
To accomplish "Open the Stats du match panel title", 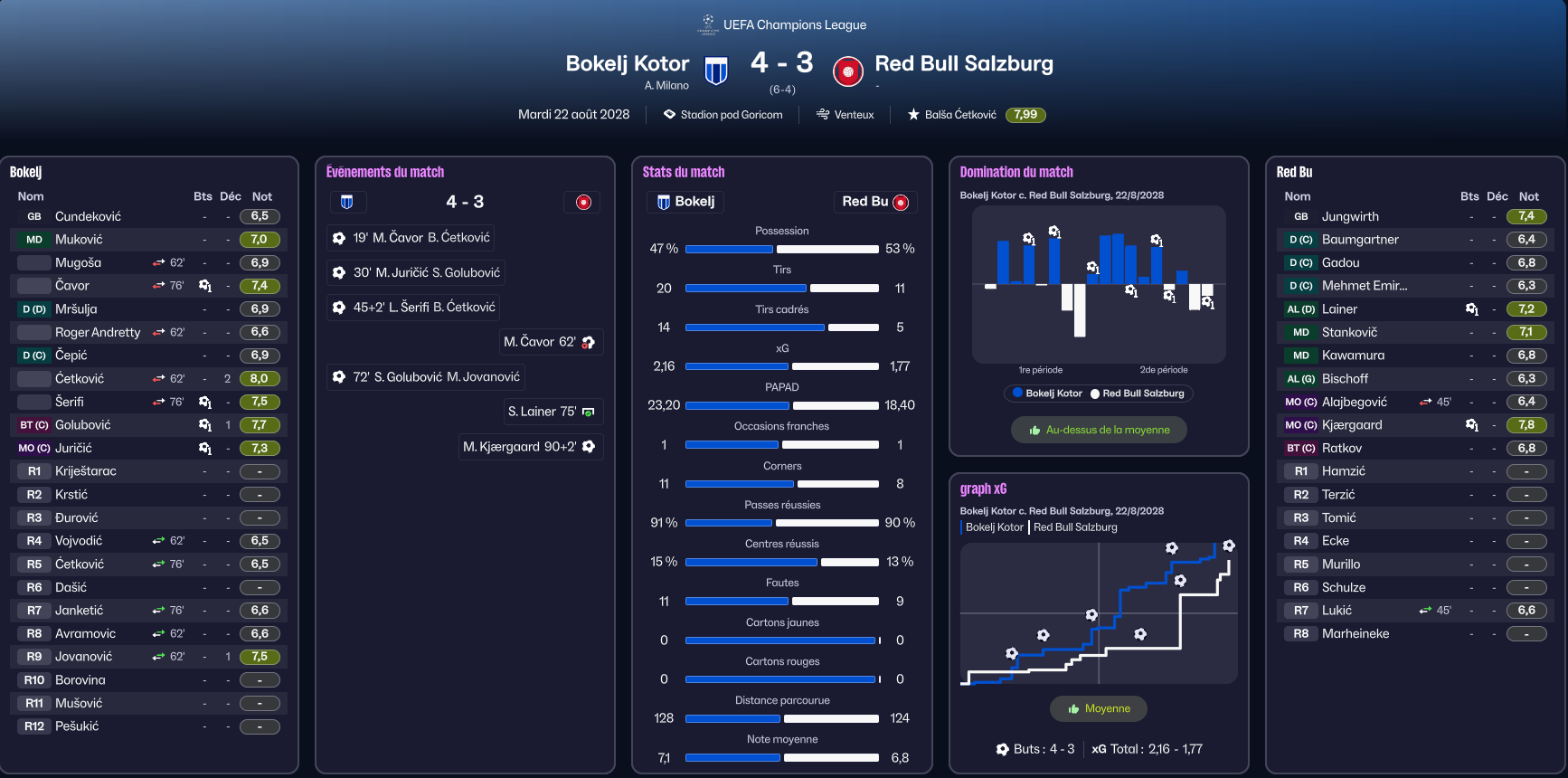I will point(684,172).
